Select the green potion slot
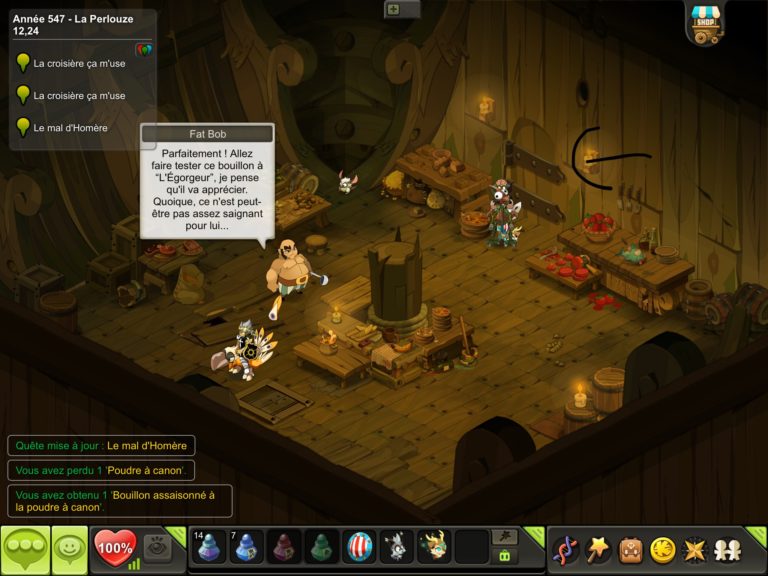 click(x=322, y=547)
